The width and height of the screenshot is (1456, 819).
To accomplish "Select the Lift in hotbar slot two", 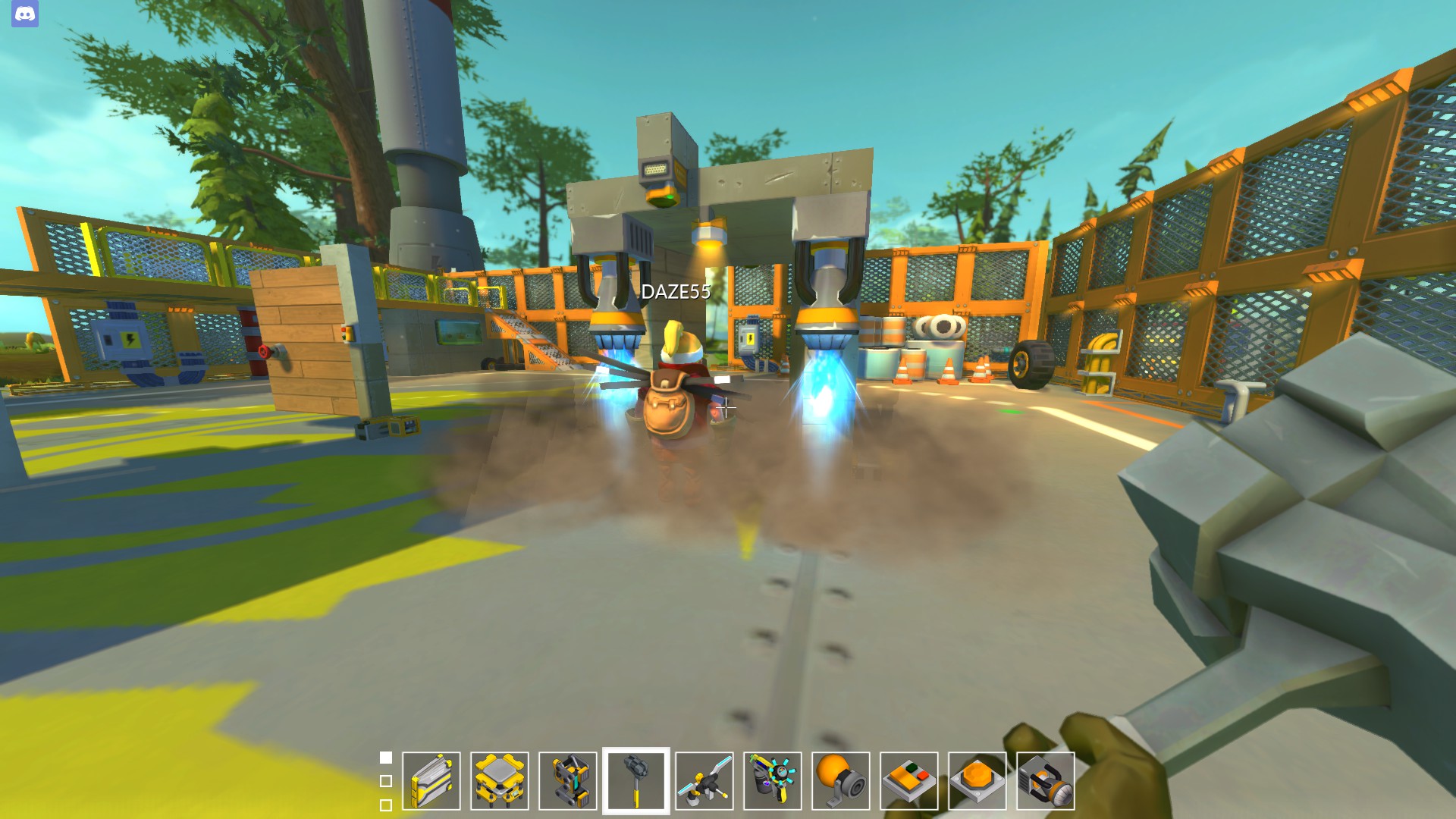I will point(500,781).
